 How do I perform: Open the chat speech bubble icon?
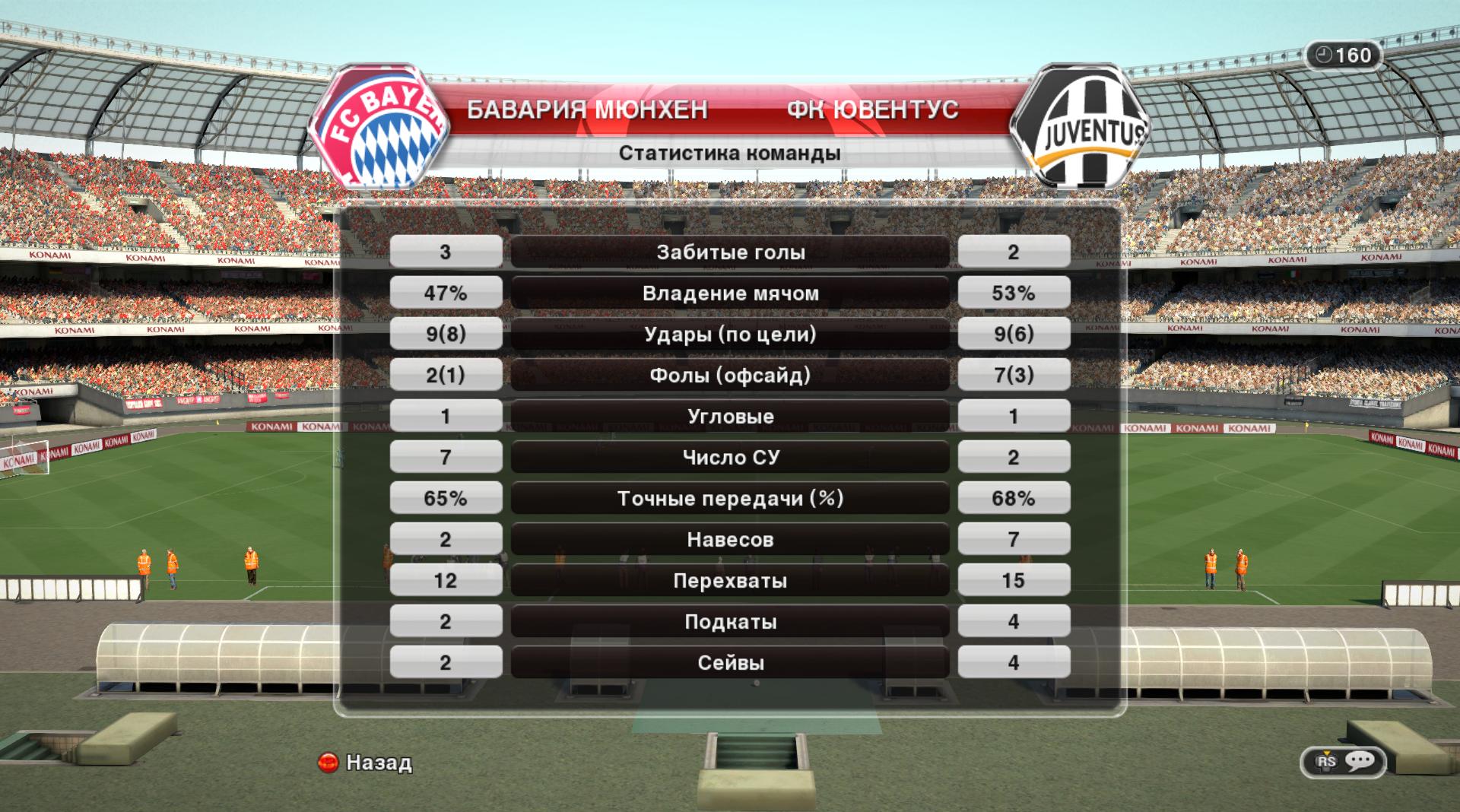(1359, 761)
